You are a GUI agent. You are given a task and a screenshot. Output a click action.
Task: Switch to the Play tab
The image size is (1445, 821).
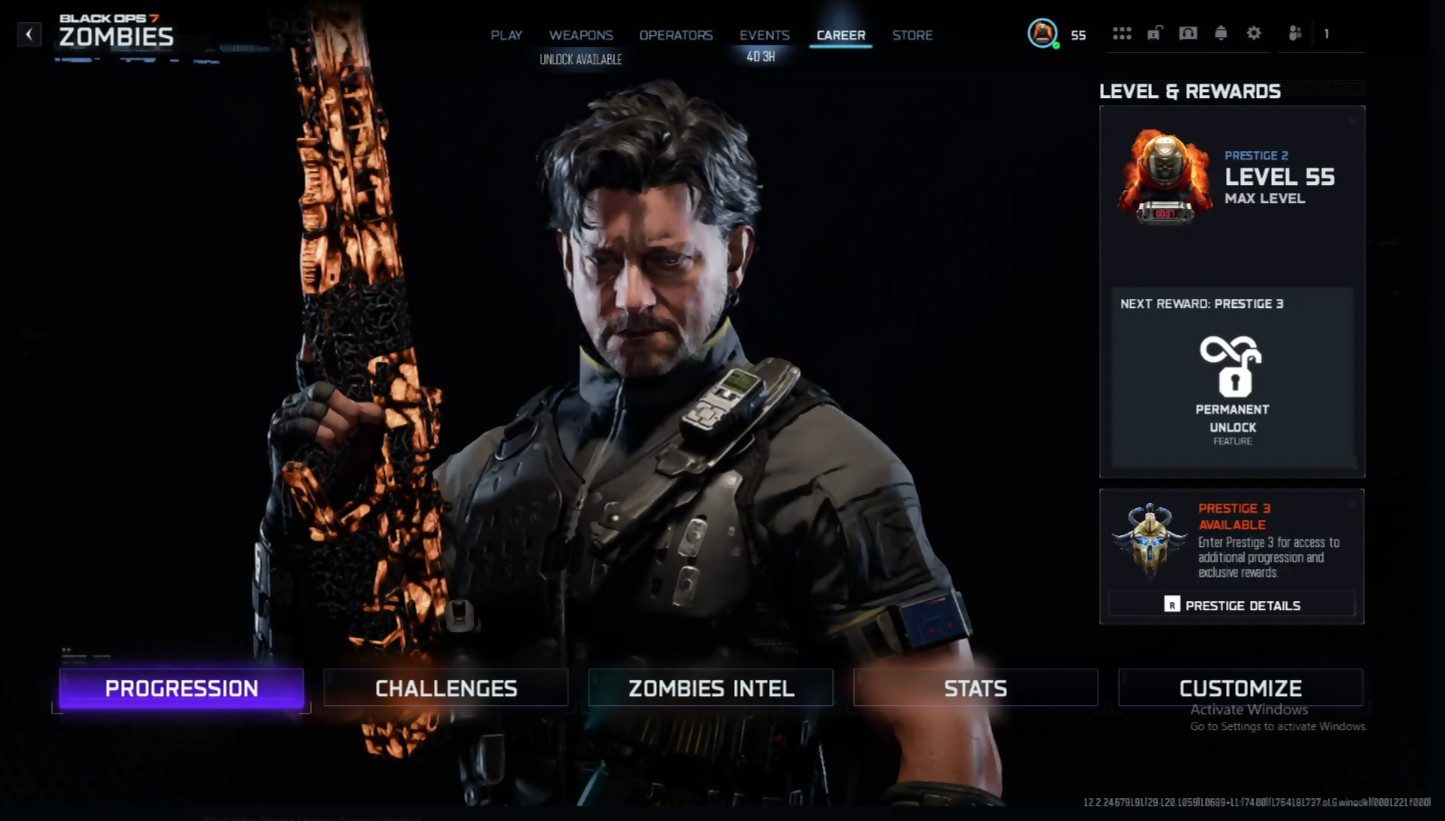tap(506, 35)
